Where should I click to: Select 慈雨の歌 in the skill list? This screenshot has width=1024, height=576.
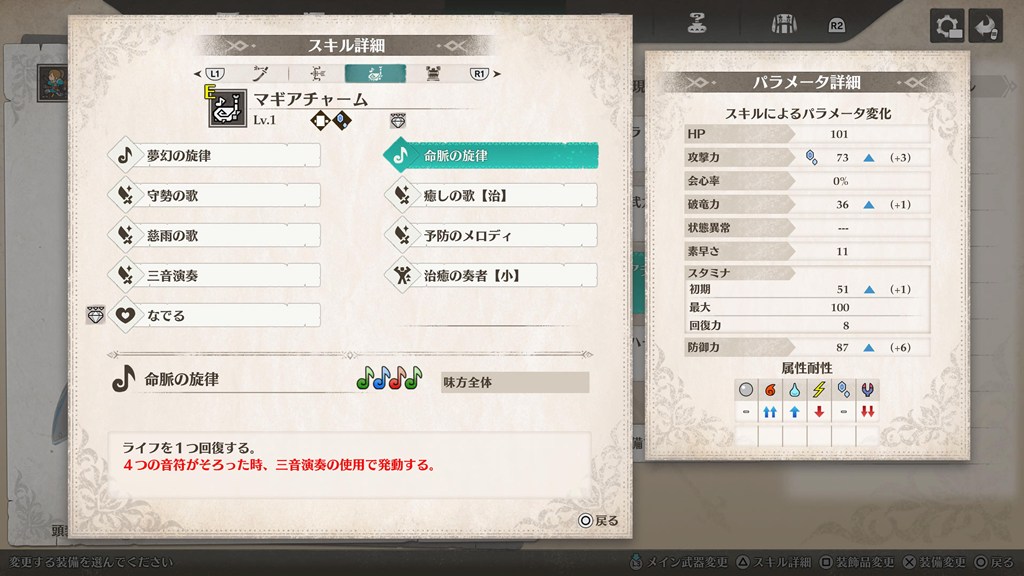coord(214,236)
